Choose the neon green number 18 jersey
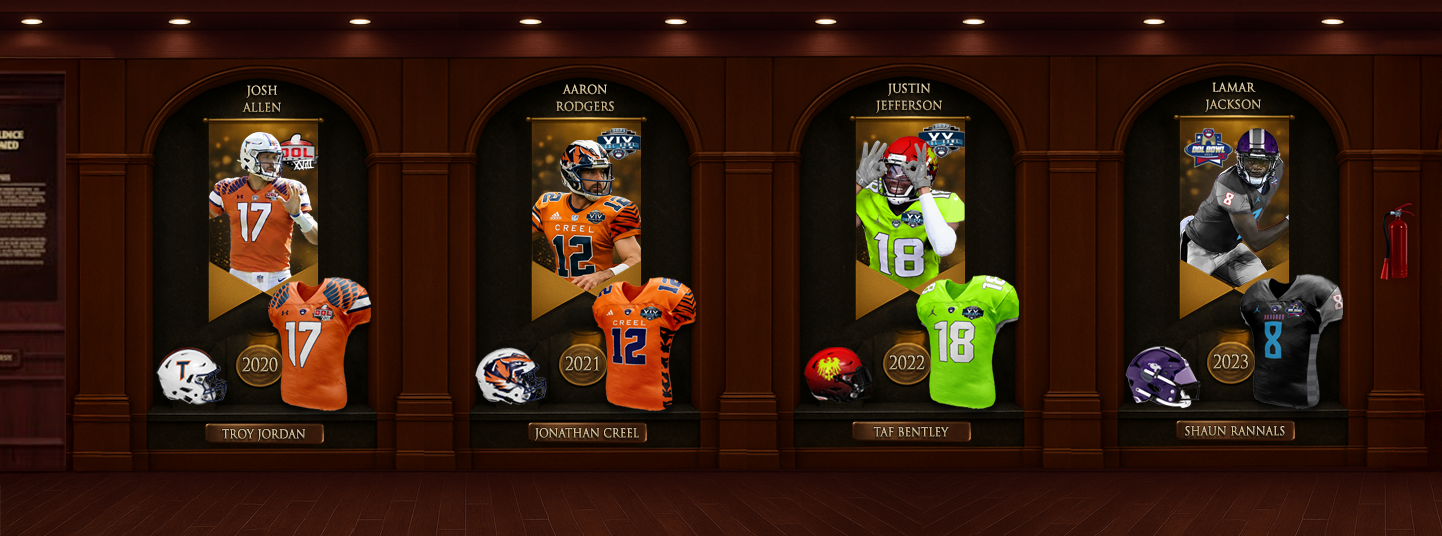The image size is (1442, 536). point(966,341)
